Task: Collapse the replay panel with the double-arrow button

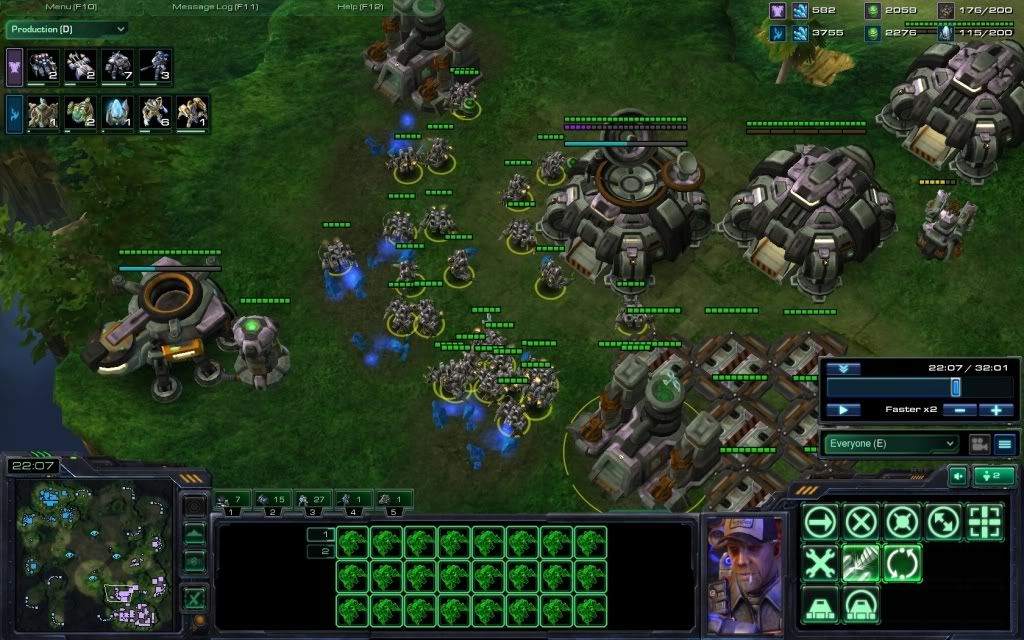Action: tap(843, 368)
